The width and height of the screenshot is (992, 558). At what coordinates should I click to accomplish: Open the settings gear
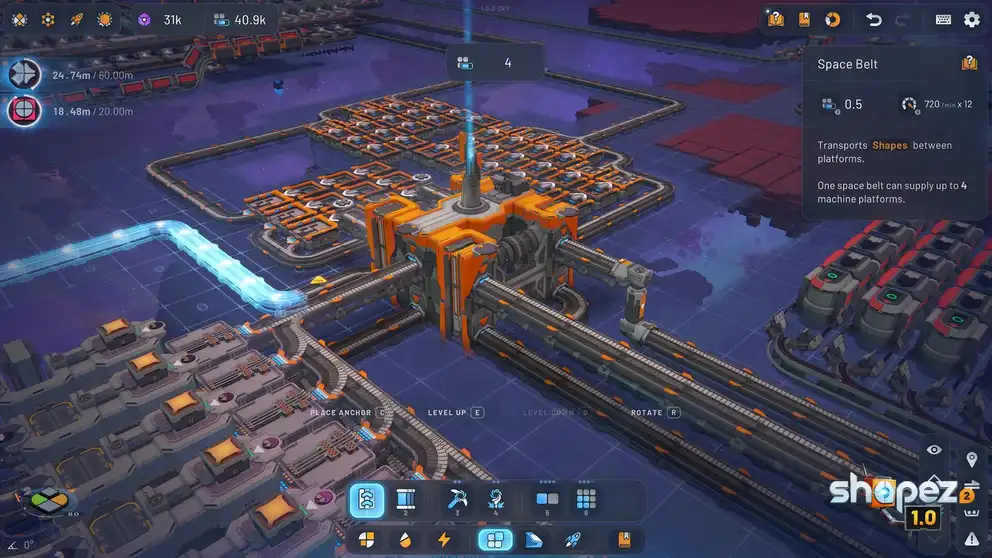pyautogui.click(x=971, y=19)
